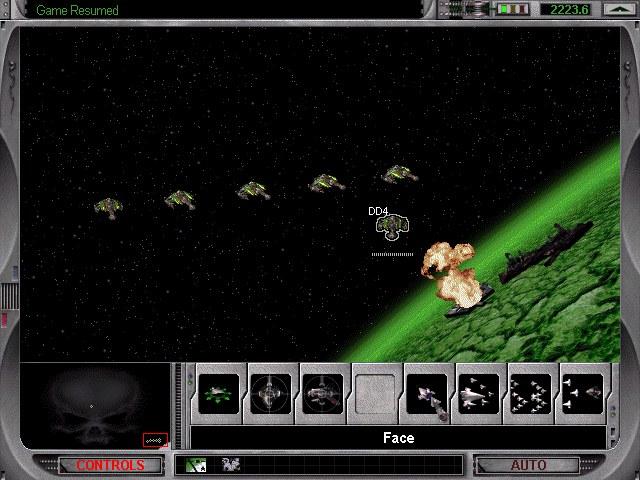The height and width of the screenshot is (480, 640).
Task: Select the DD4 destroyer unit
Action: (389, 227)
